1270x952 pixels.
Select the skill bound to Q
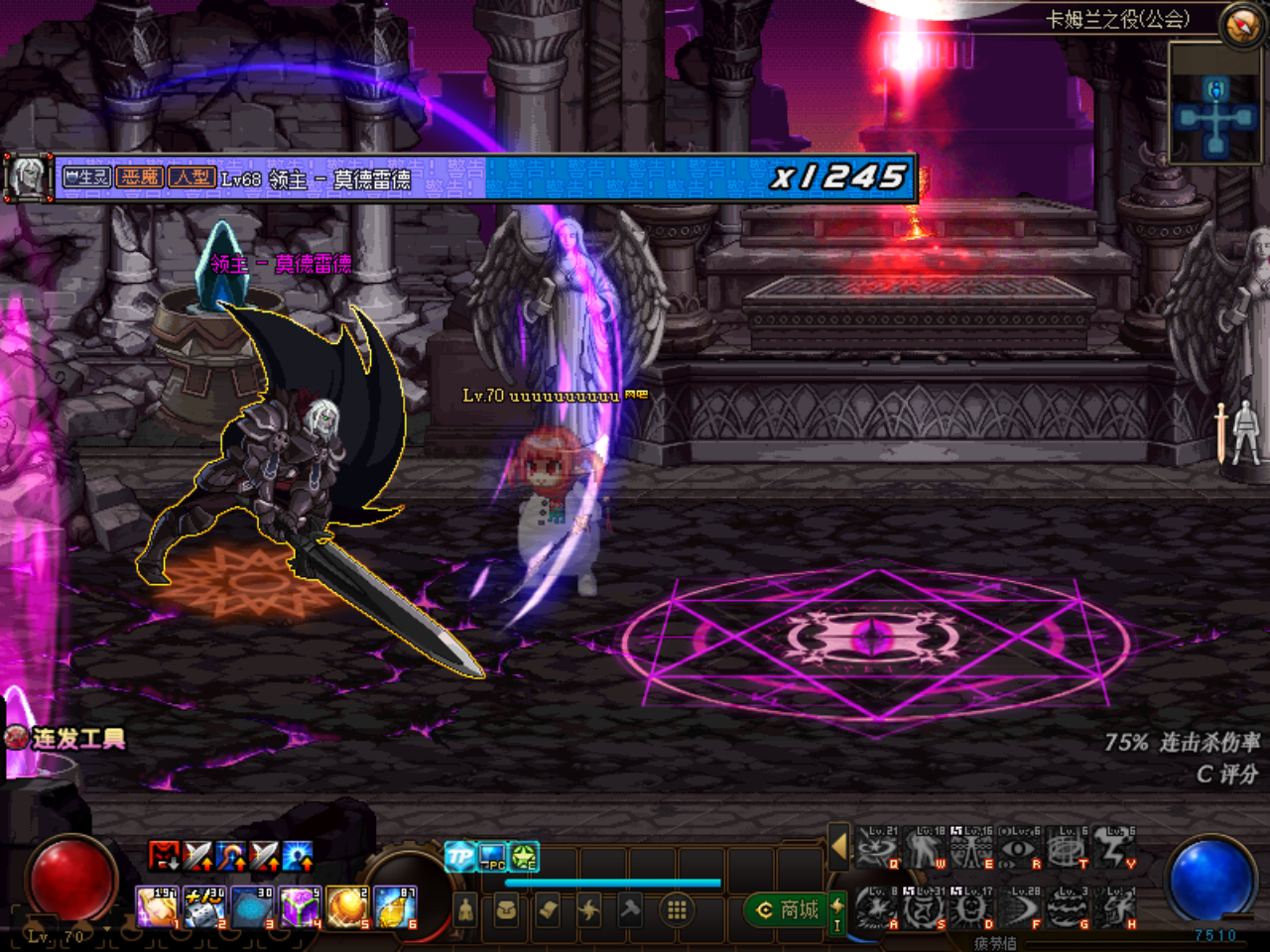point(878,847)
